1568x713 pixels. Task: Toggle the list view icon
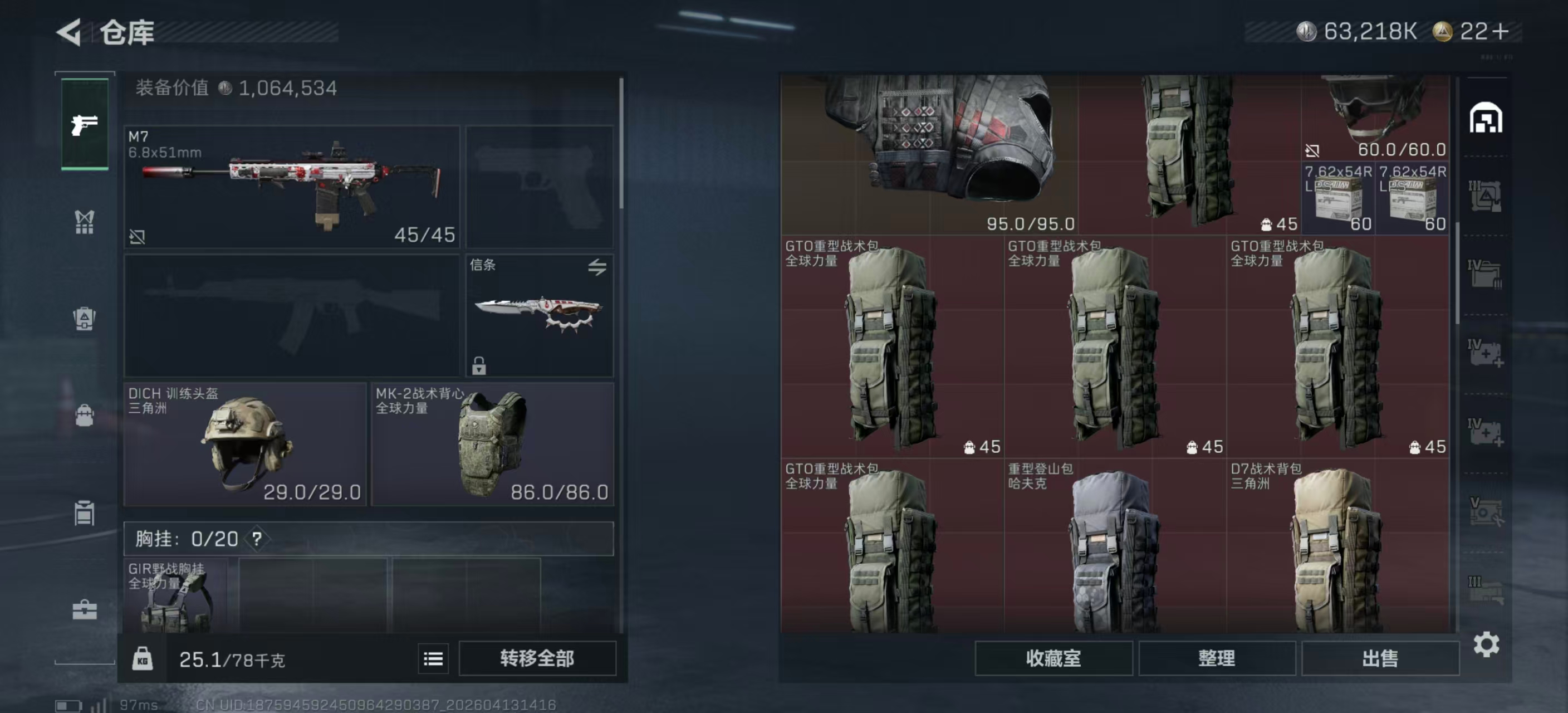(x=433, y=659)
